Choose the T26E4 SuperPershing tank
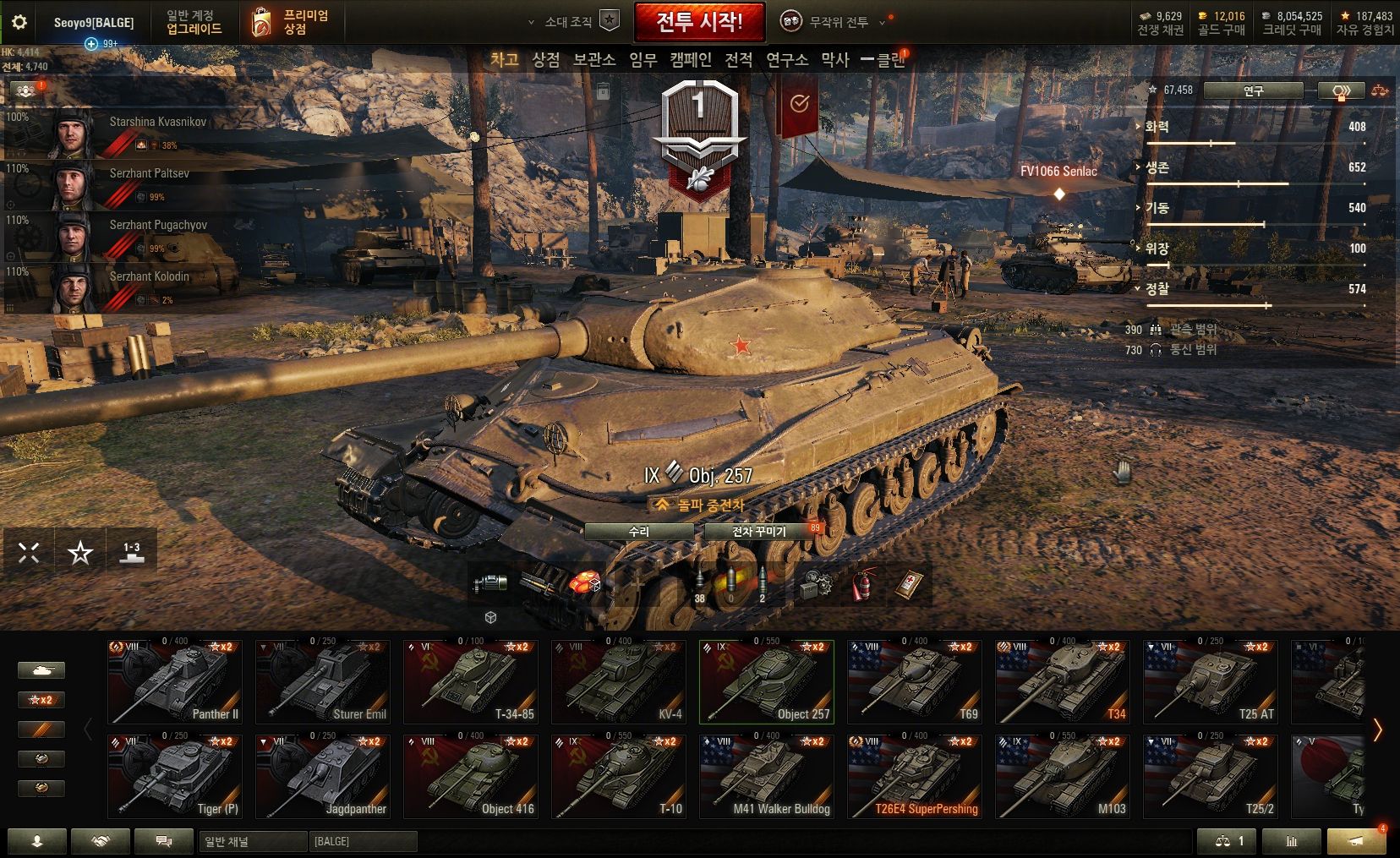Screen dimensions: 1400x858 (915, 776)
